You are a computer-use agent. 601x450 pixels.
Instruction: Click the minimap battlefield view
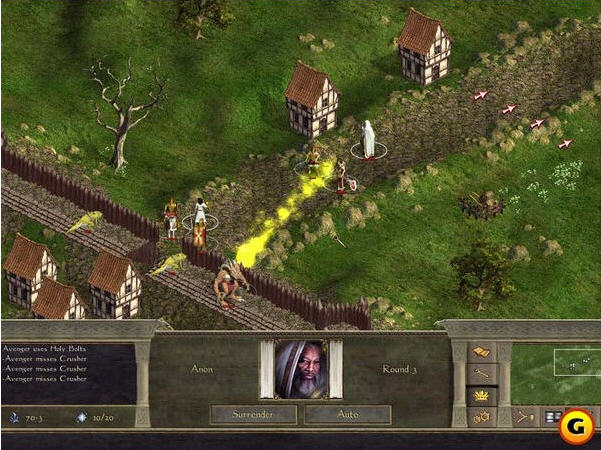556,374
